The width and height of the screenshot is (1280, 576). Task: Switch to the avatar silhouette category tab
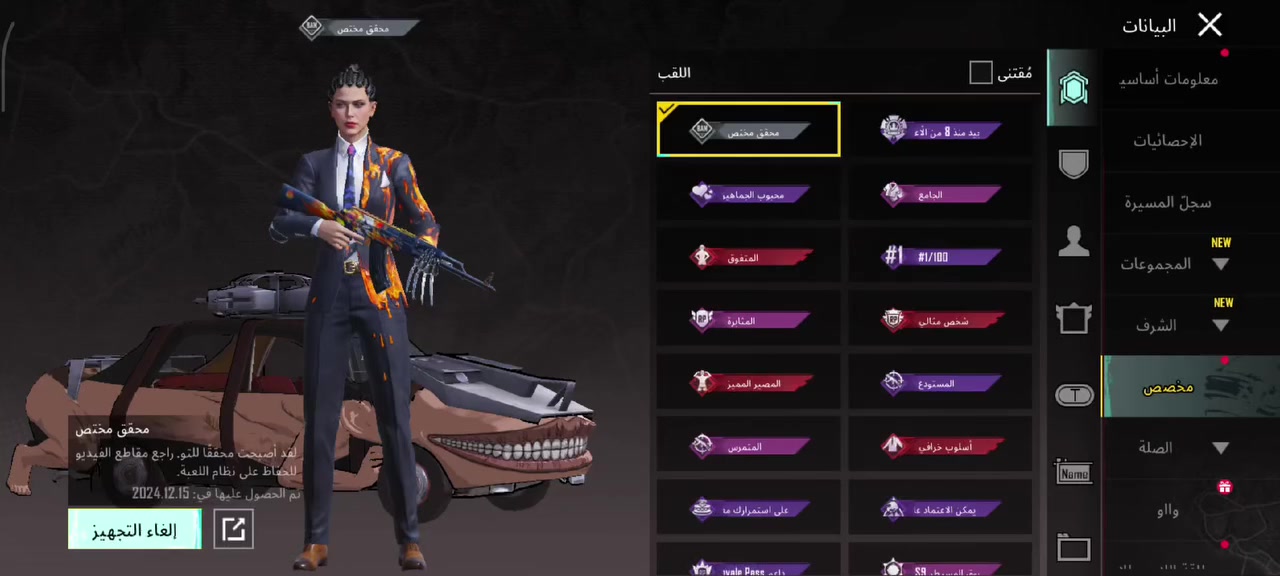(x=1074, y=241)
